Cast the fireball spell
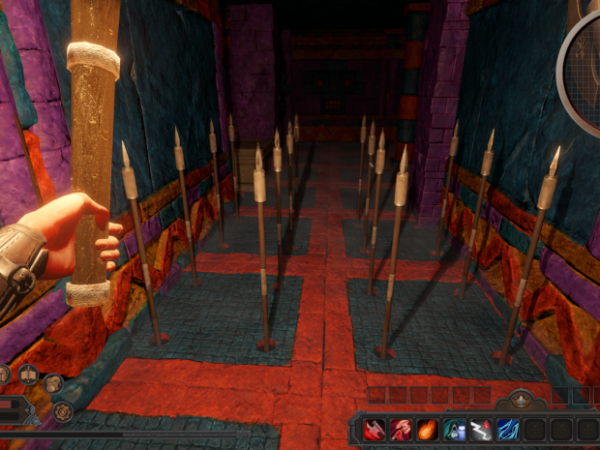The image size is (600, 450). (428, 430)
